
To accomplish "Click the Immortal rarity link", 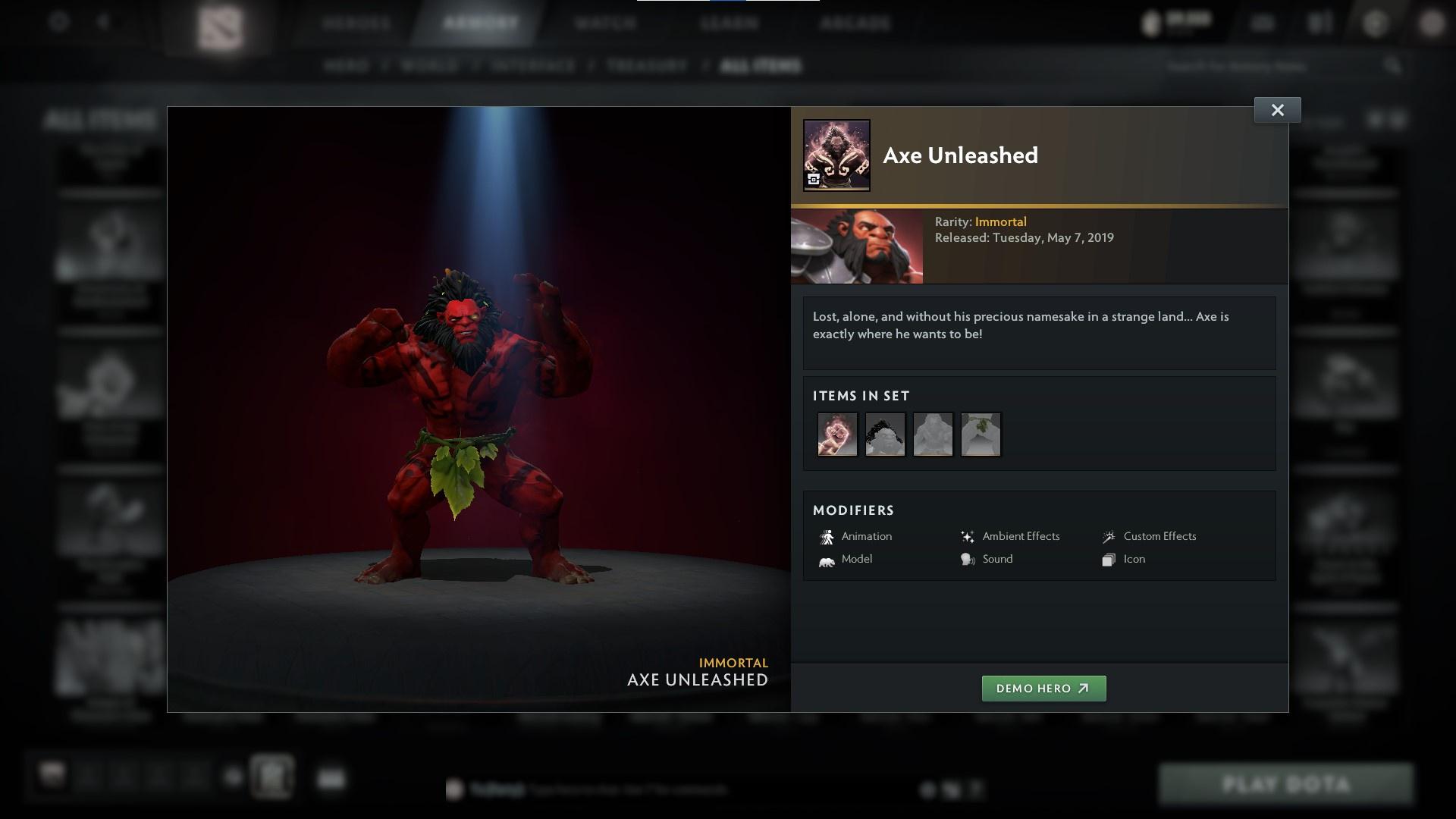I will 1002,221.
